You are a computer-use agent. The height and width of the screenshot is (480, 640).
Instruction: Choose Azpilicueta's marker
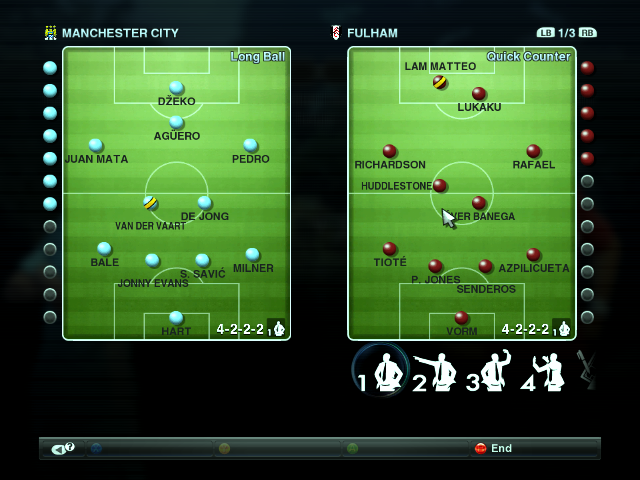click(533, 254)
